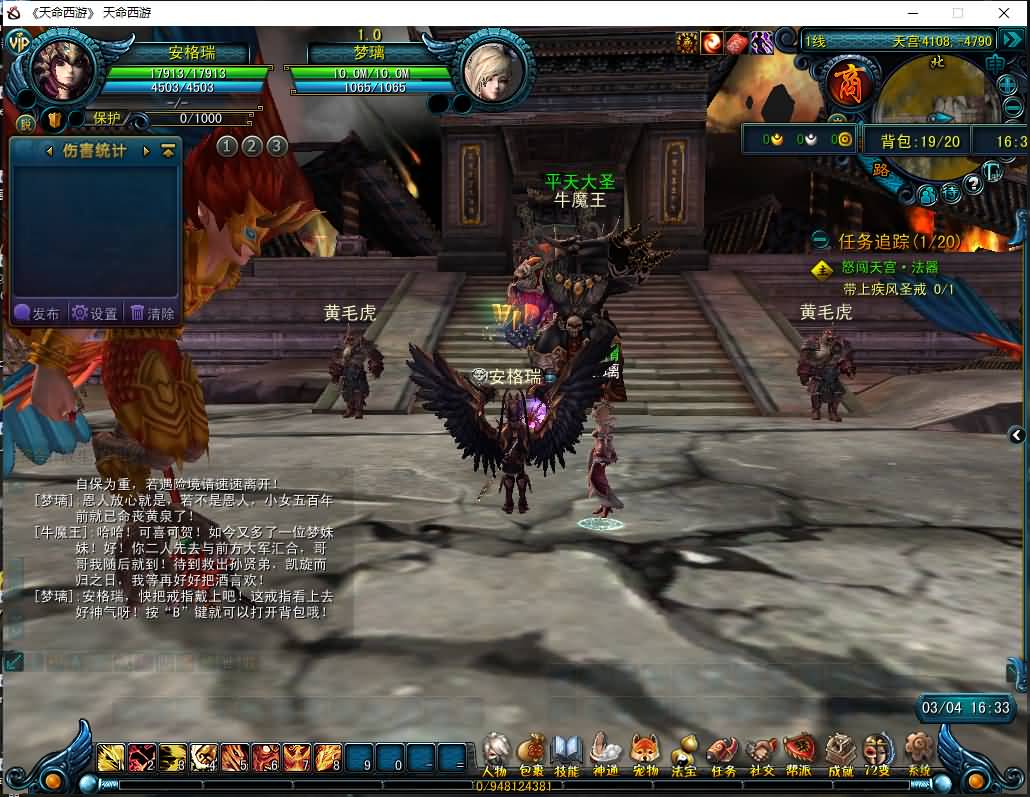1030x797 pixels.
Task: Select page 2 round button
Action: point(252,146)
